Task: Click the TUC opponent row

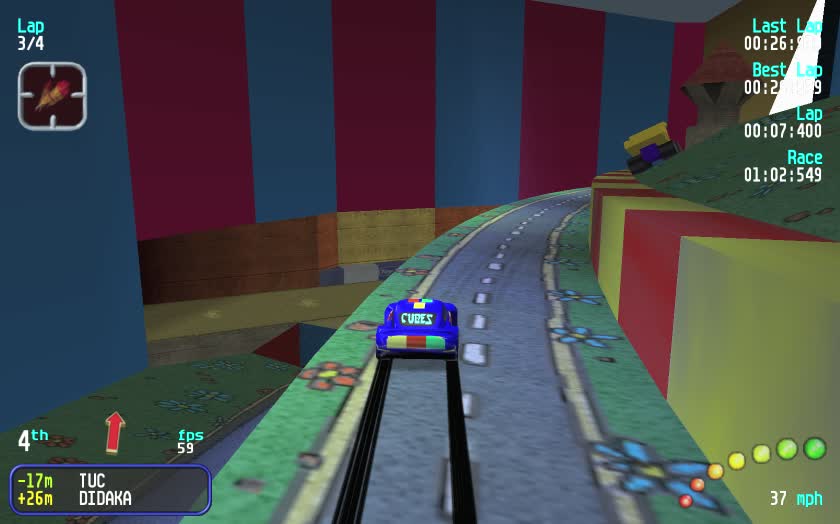Action: (x=109, y=481)
